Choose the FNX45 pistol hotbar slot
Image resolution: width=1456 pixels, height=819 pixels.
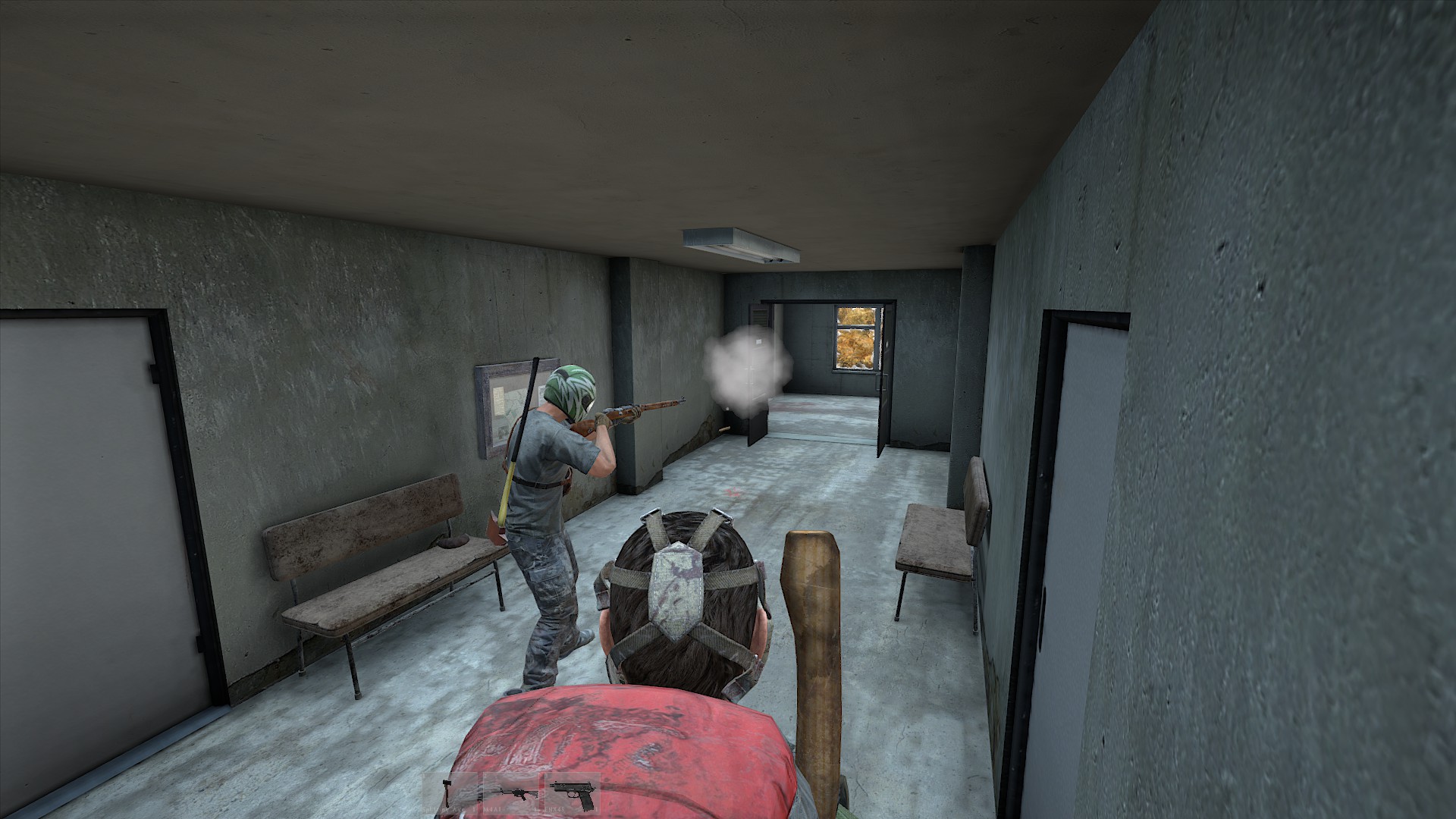point(573,793)
